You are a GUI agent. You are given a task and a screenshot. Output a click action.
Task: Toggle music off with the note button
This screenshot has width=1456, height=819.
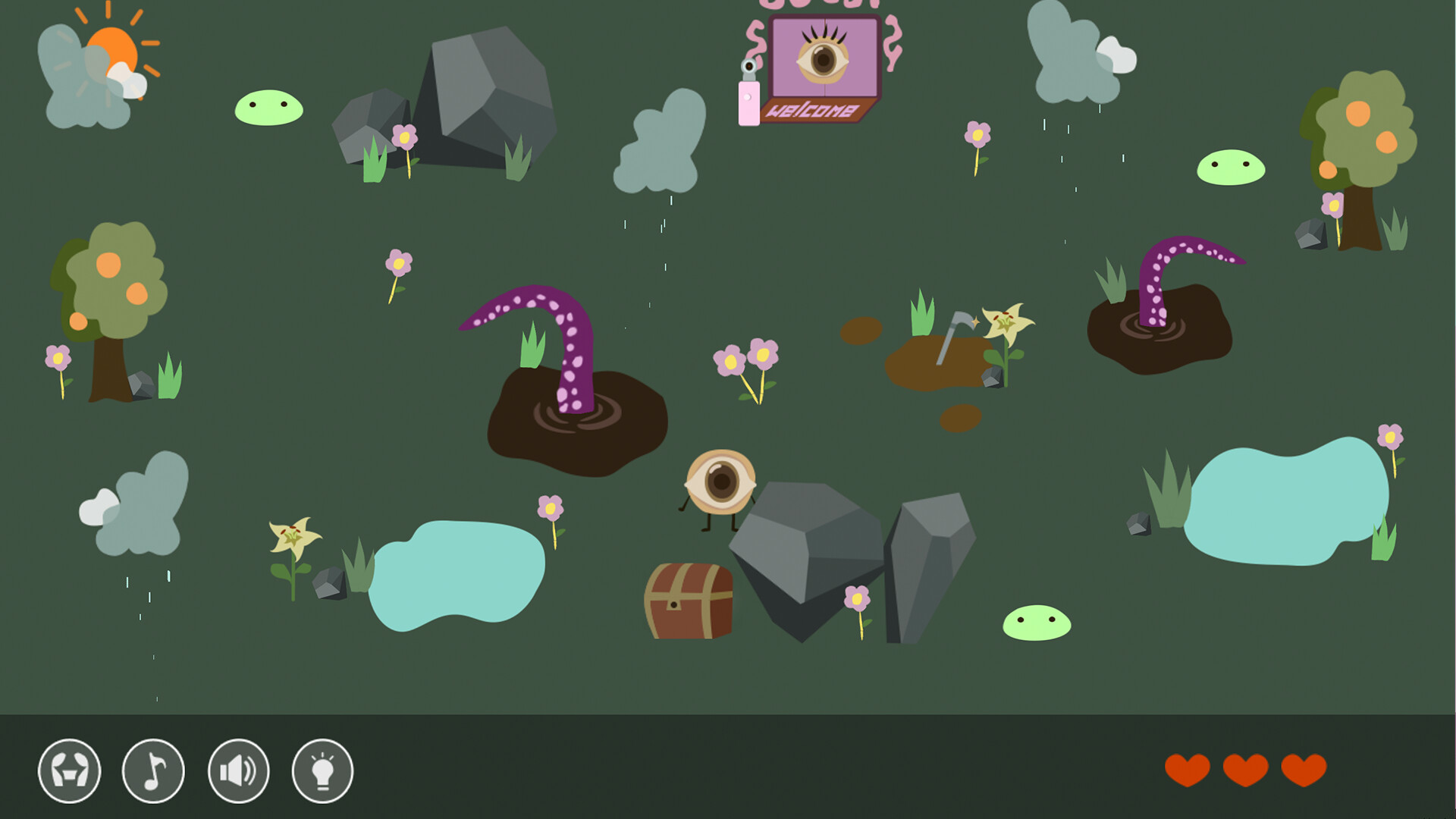click(x=153, y=770)
